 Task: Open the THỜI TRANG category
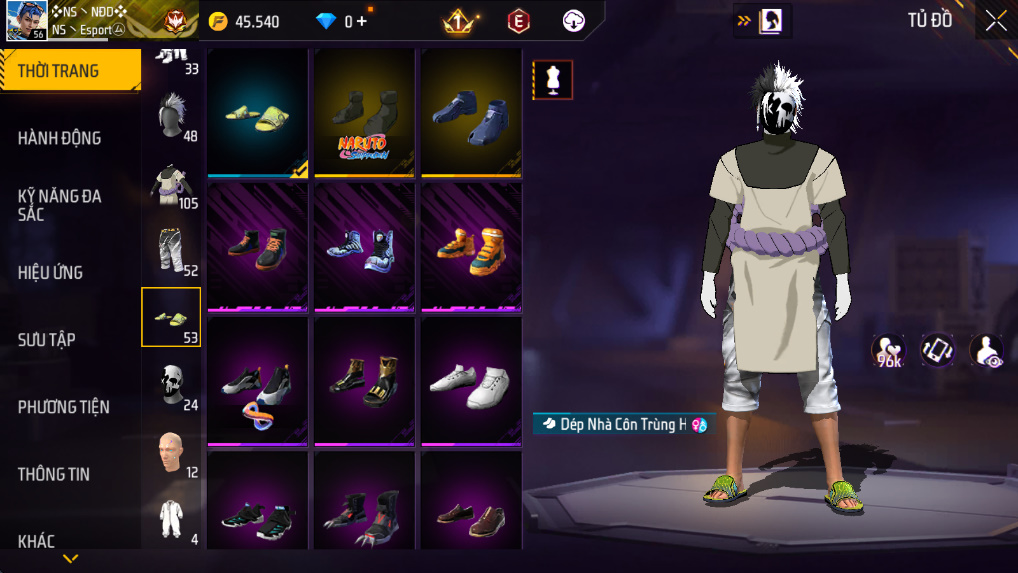tap(70, 71)
